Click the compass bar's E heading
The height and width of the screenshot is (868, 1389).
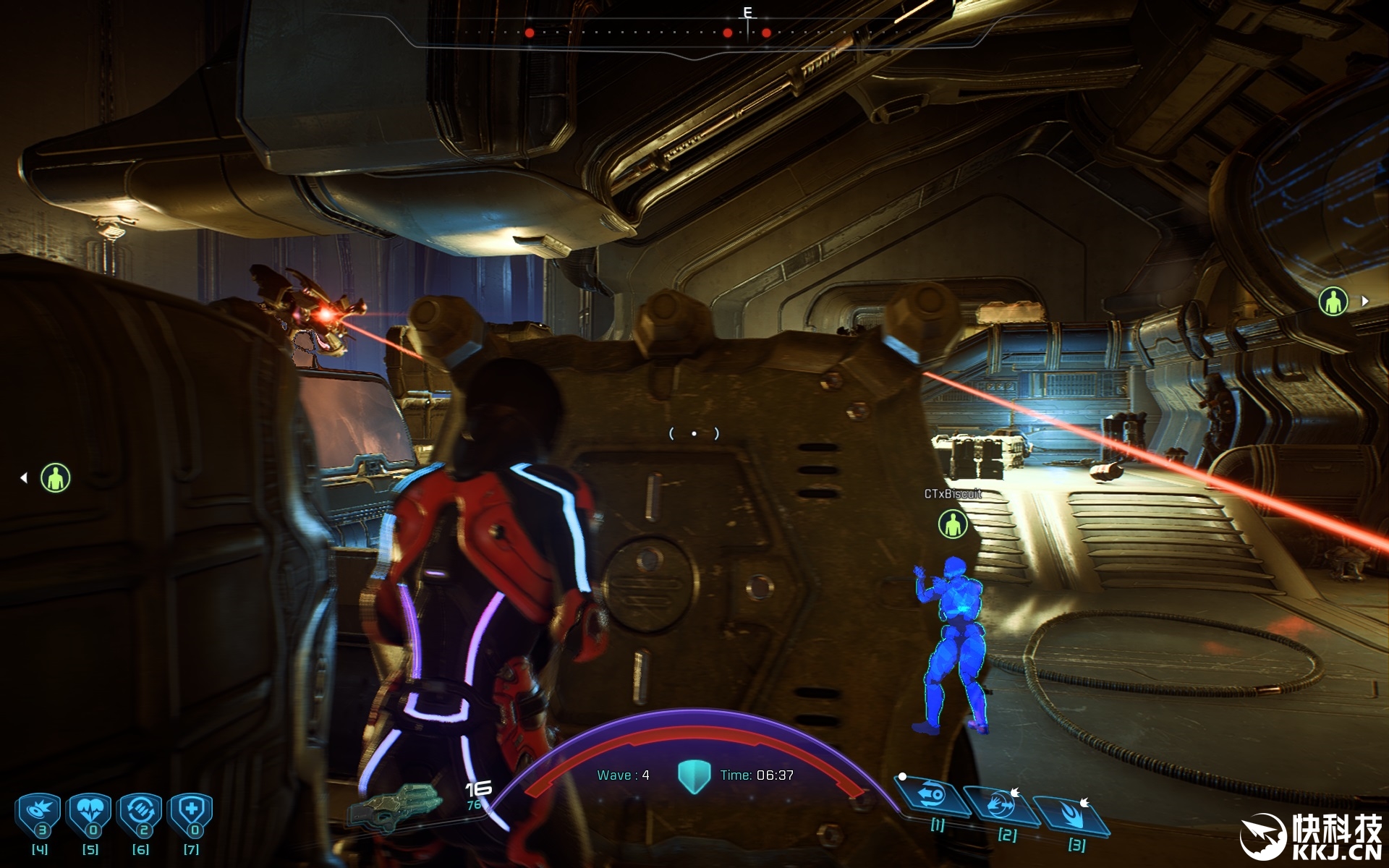click(748, 13)
